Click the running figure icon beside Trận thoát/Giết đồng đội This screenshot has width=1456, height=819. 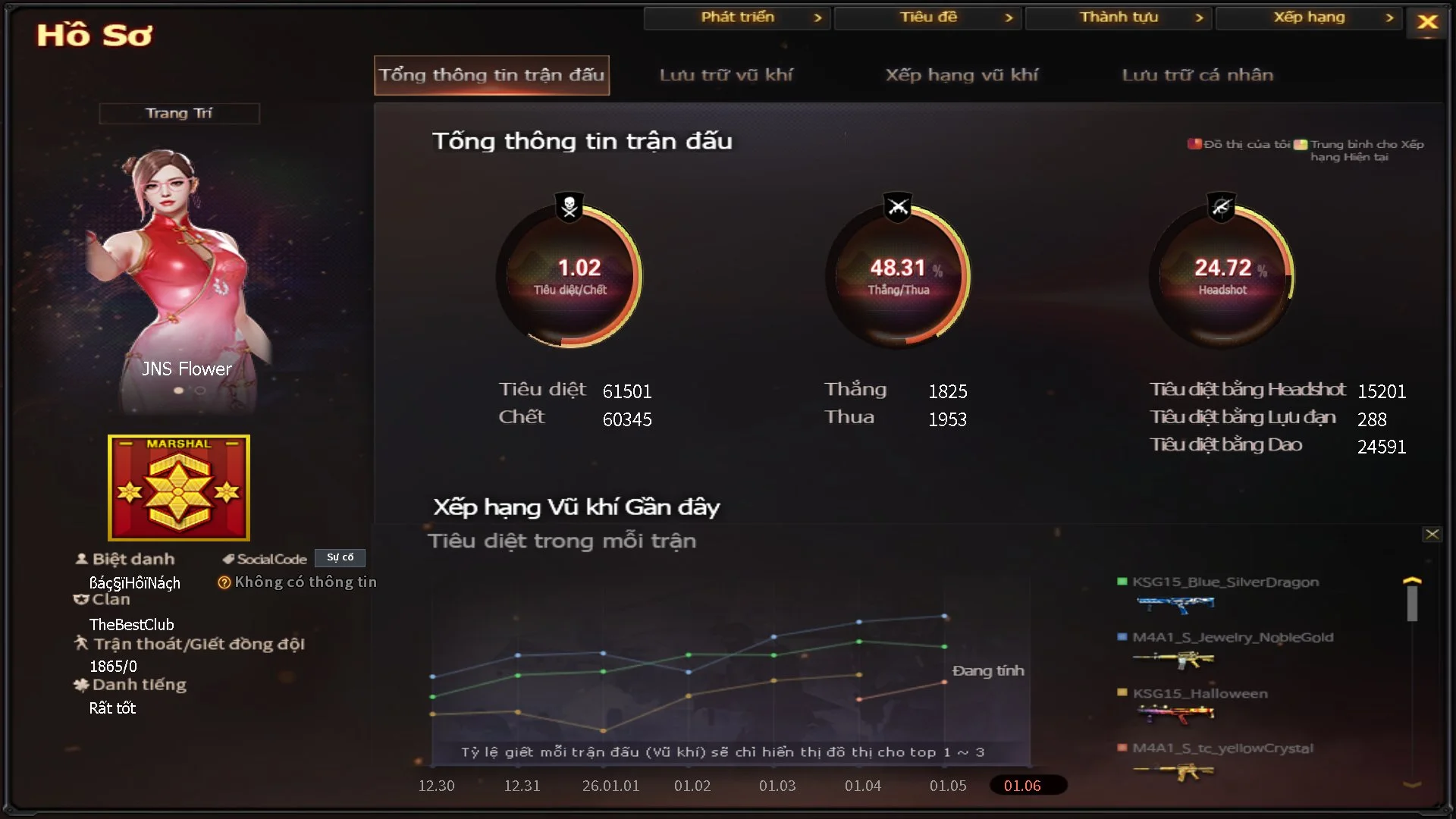[80, 644]
